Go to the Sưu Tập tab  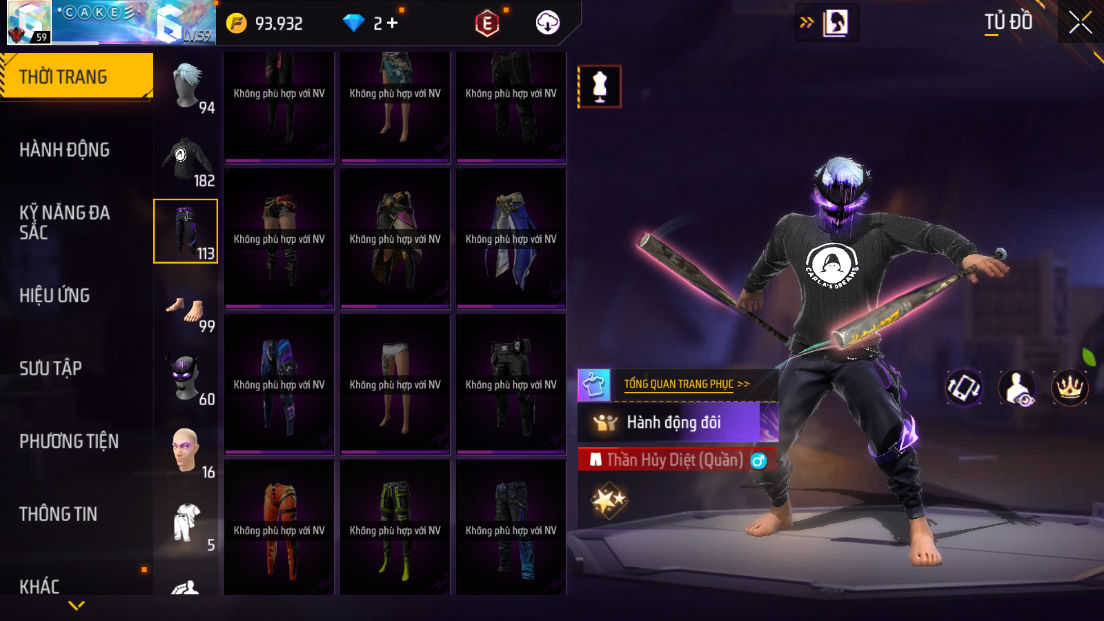pos(50,368)
